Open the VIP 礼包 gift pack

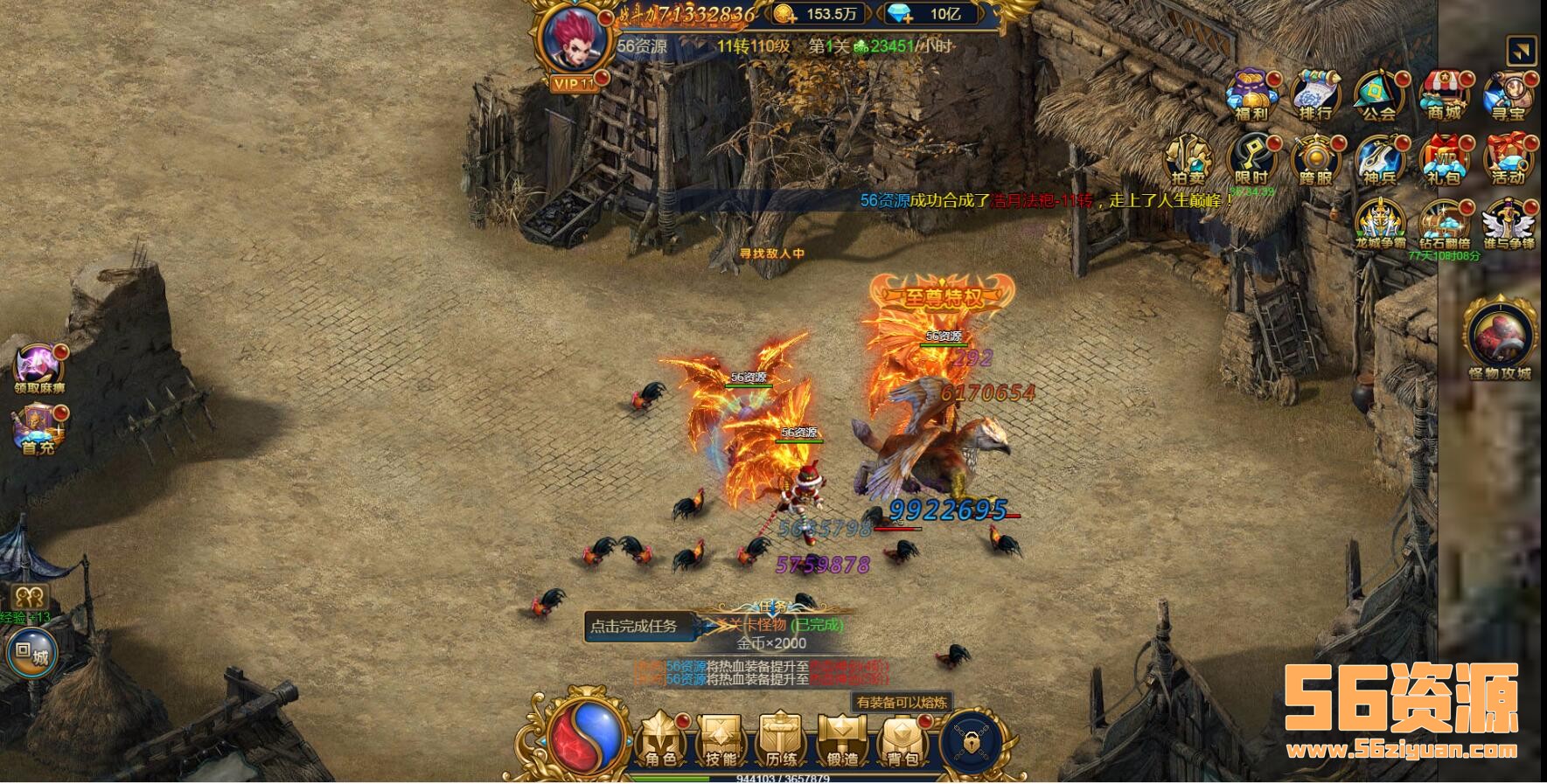point(1444,160)
